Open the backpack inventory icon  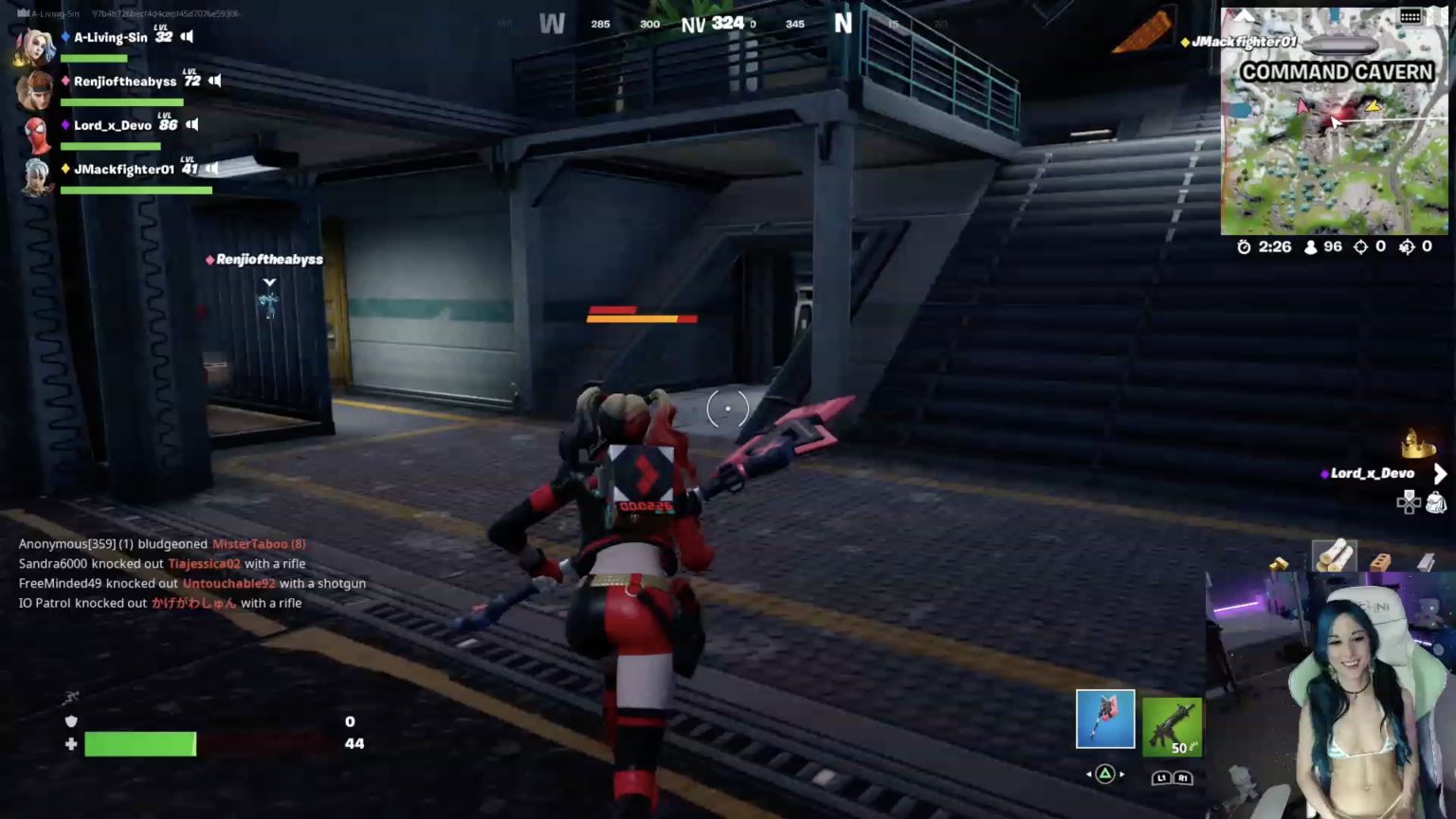(x=1435, y=502)
